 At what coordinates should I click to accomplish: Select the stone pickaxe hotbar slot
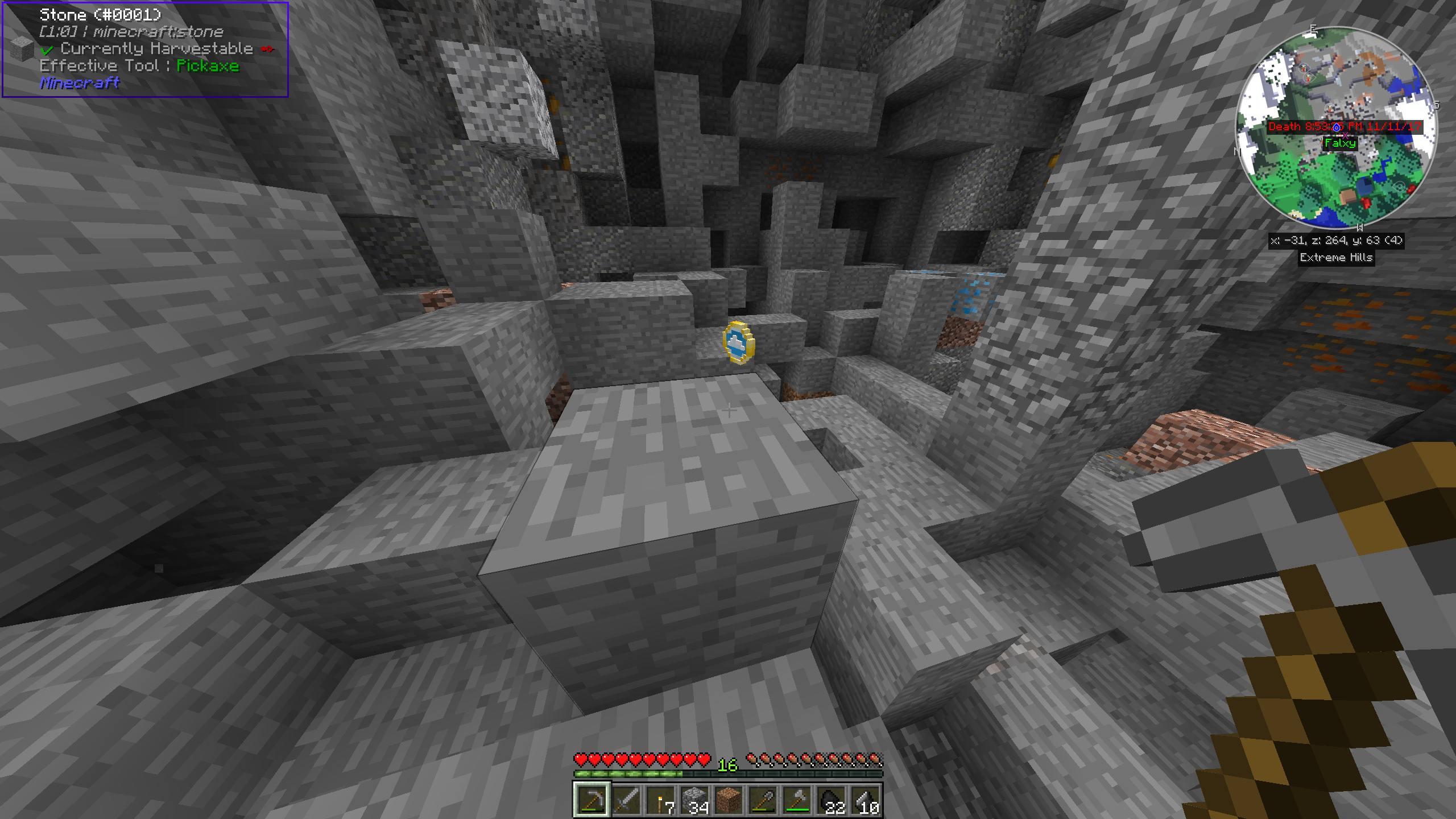point(591,800)
